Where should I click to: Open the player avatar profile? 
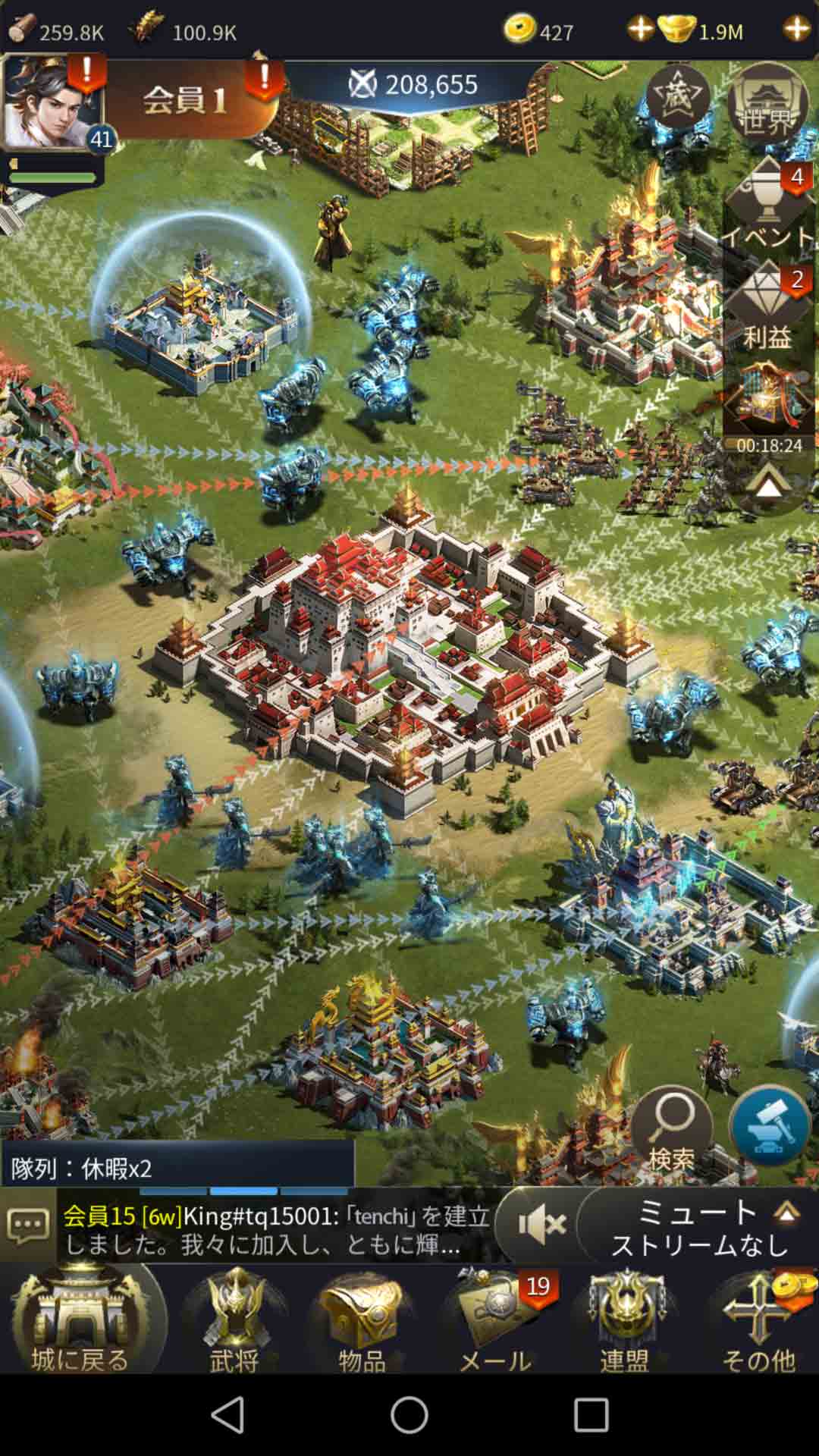coord(52,102)
